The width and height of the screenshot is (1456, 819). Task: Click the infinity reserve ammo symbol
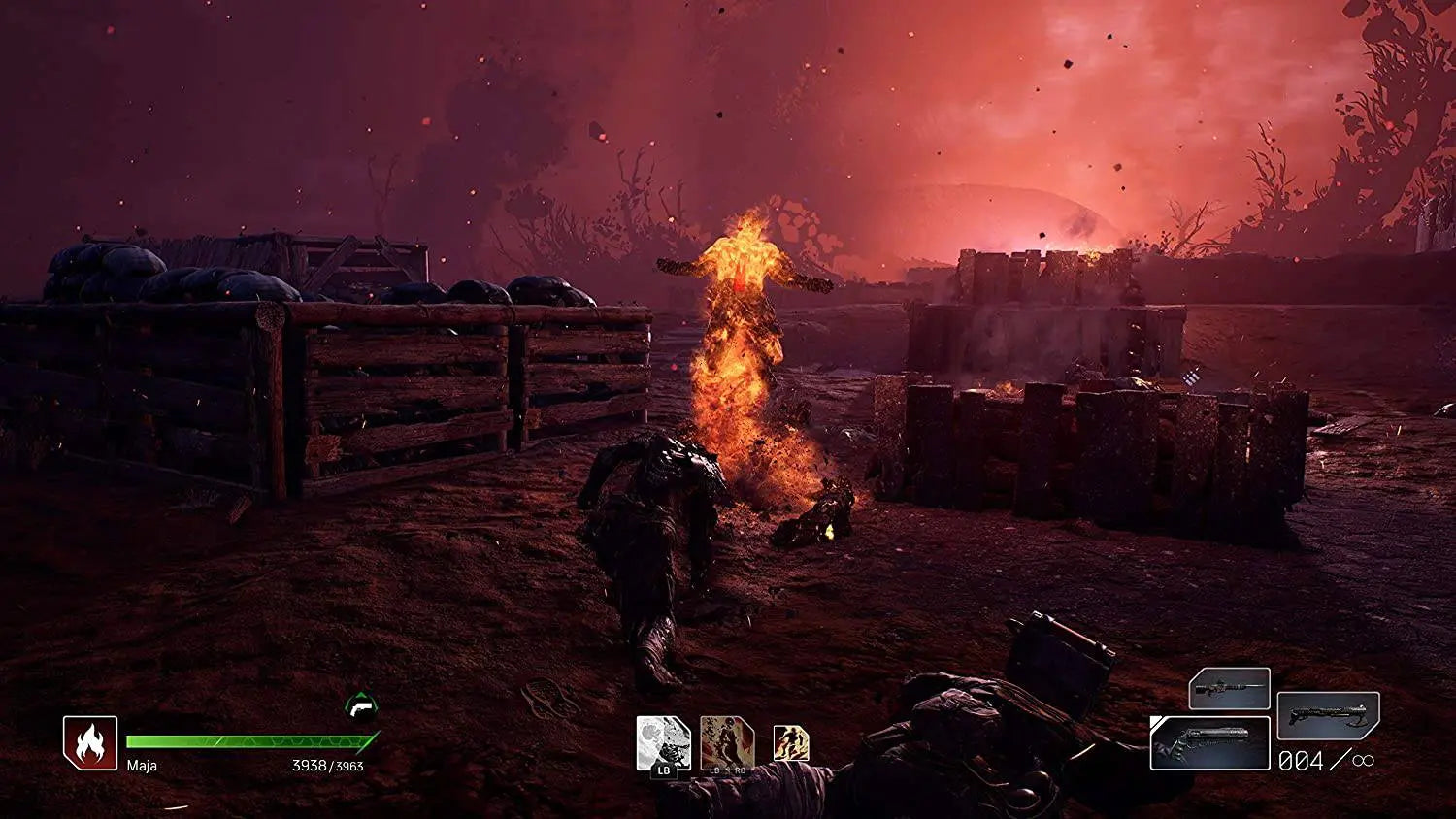click(1361, 760)
